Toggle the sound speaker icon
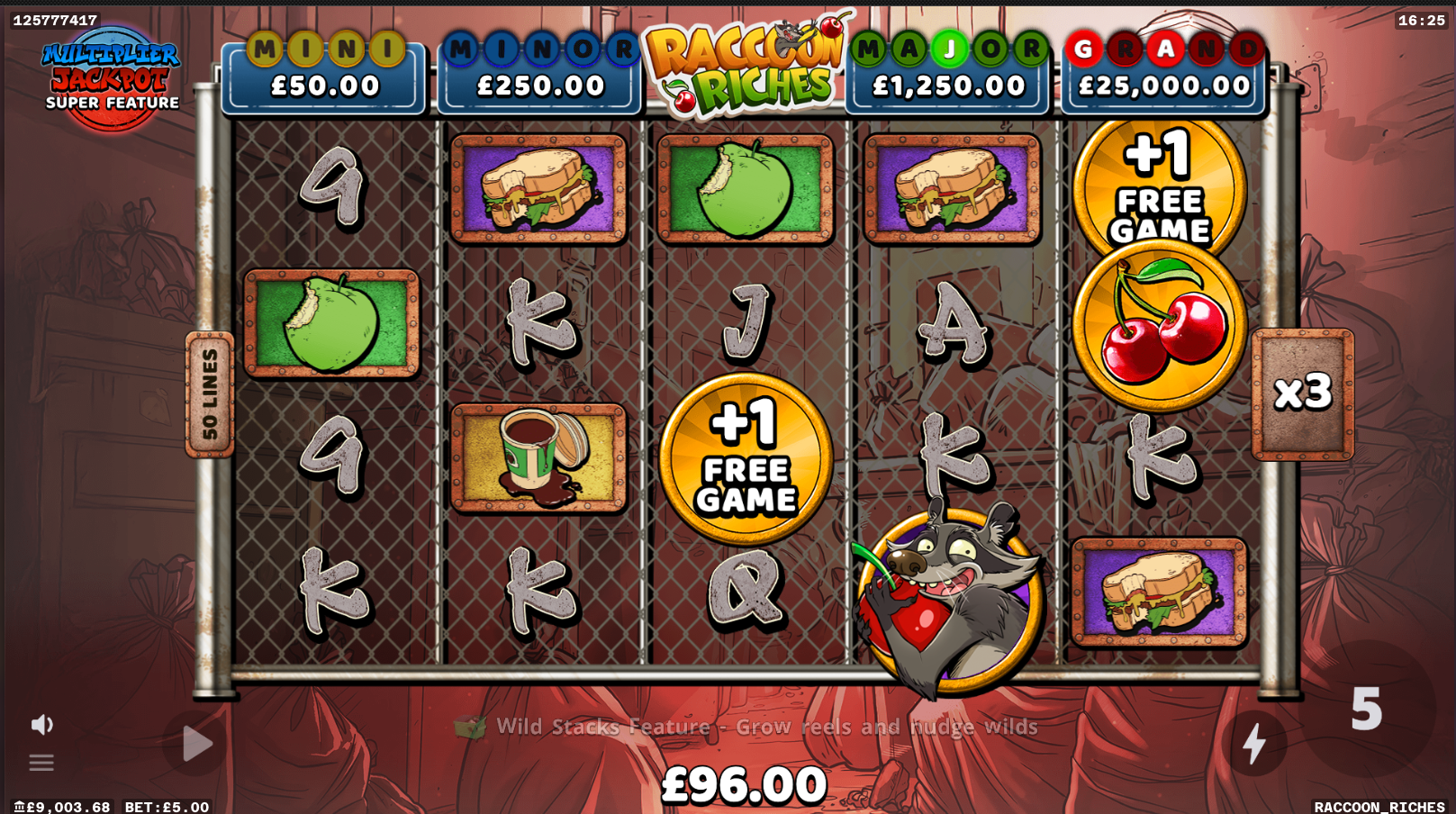Viewport: 1456px width, 814px height. coord(41,725)
